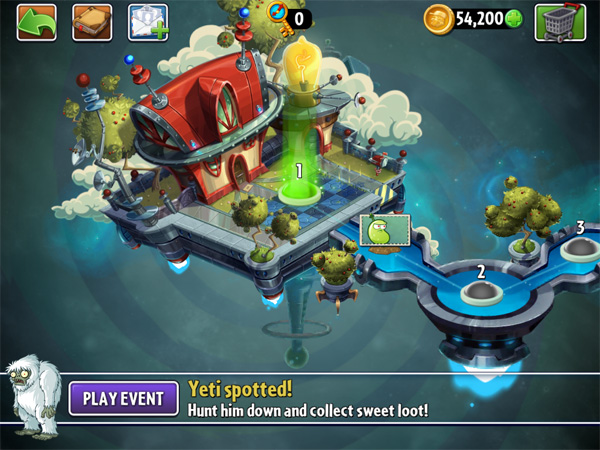Tap the green plus to add coins

click(x=514, y=19)
